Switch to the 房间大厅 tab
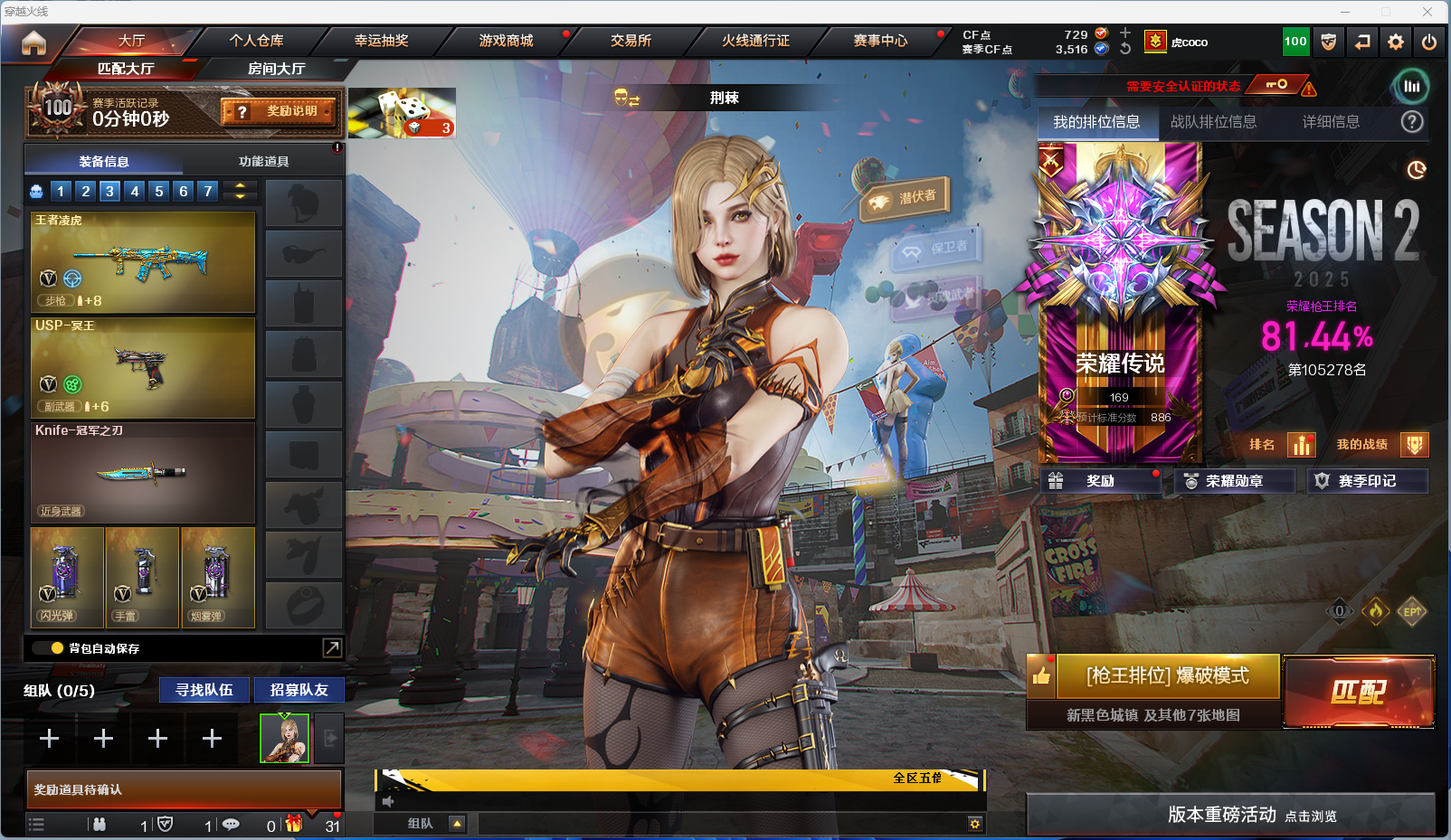 click(x=276, y=69)
